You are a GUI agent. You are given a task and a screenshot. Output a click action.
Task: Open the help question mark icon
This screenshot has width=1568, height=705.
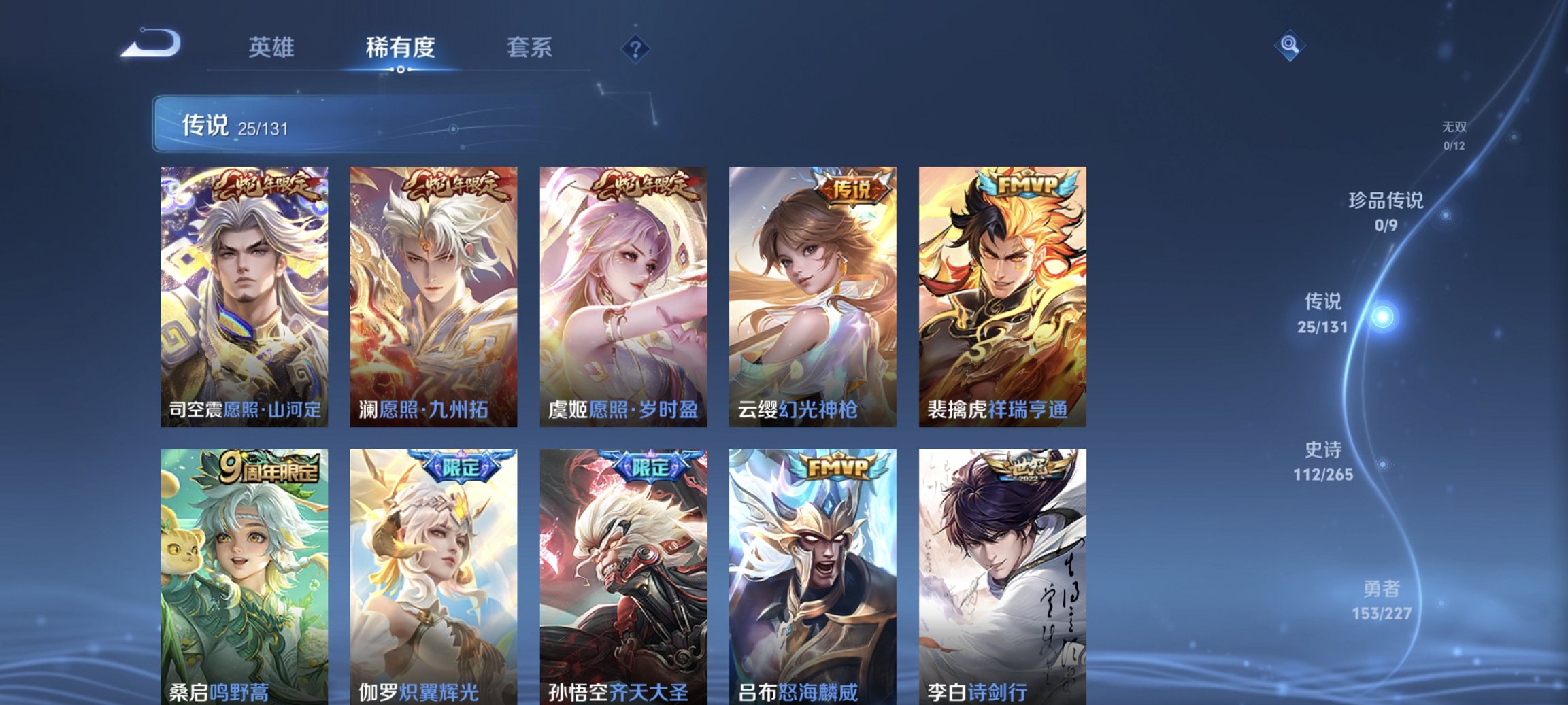[x=635, y=48]
